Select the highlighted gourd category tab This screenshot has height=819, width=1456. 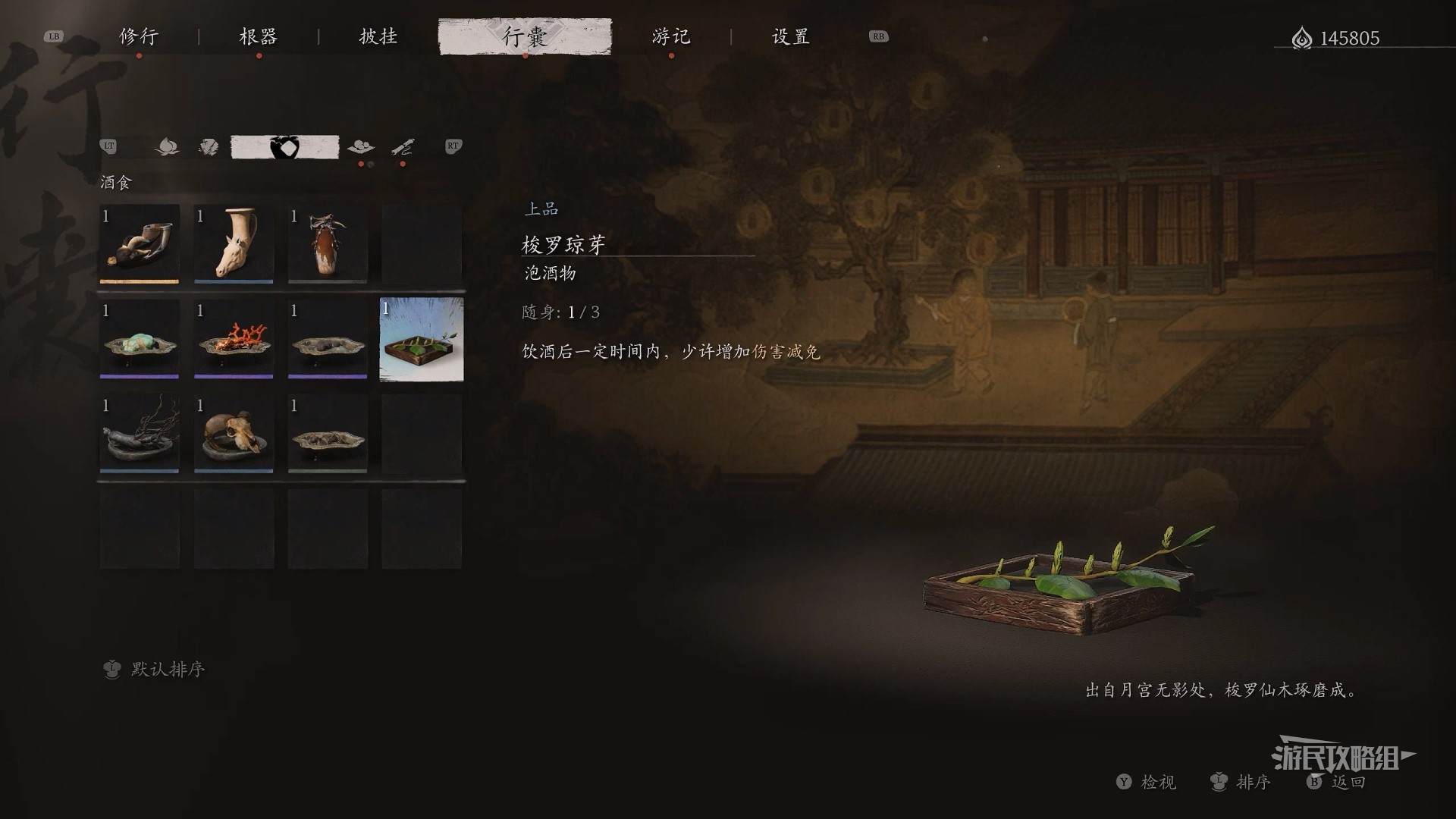(284, 147)
